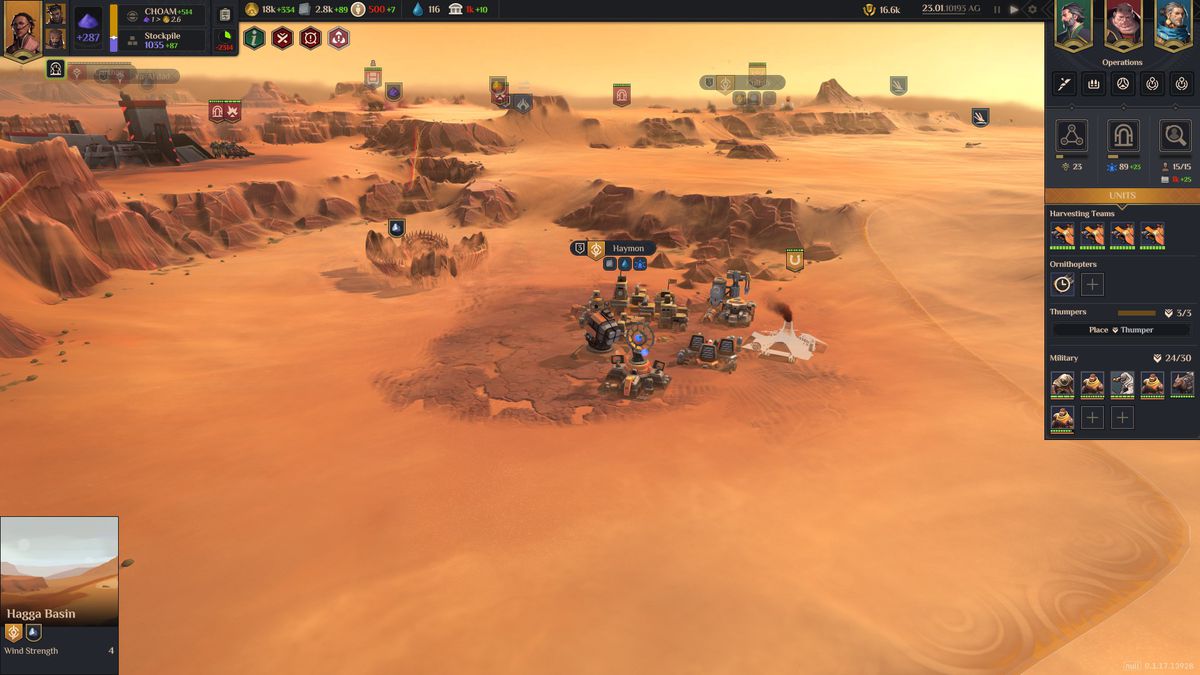This screenshot has width=1200, height=675.
Task: Click the green info notification hexagon
Action: coord(254,39)
